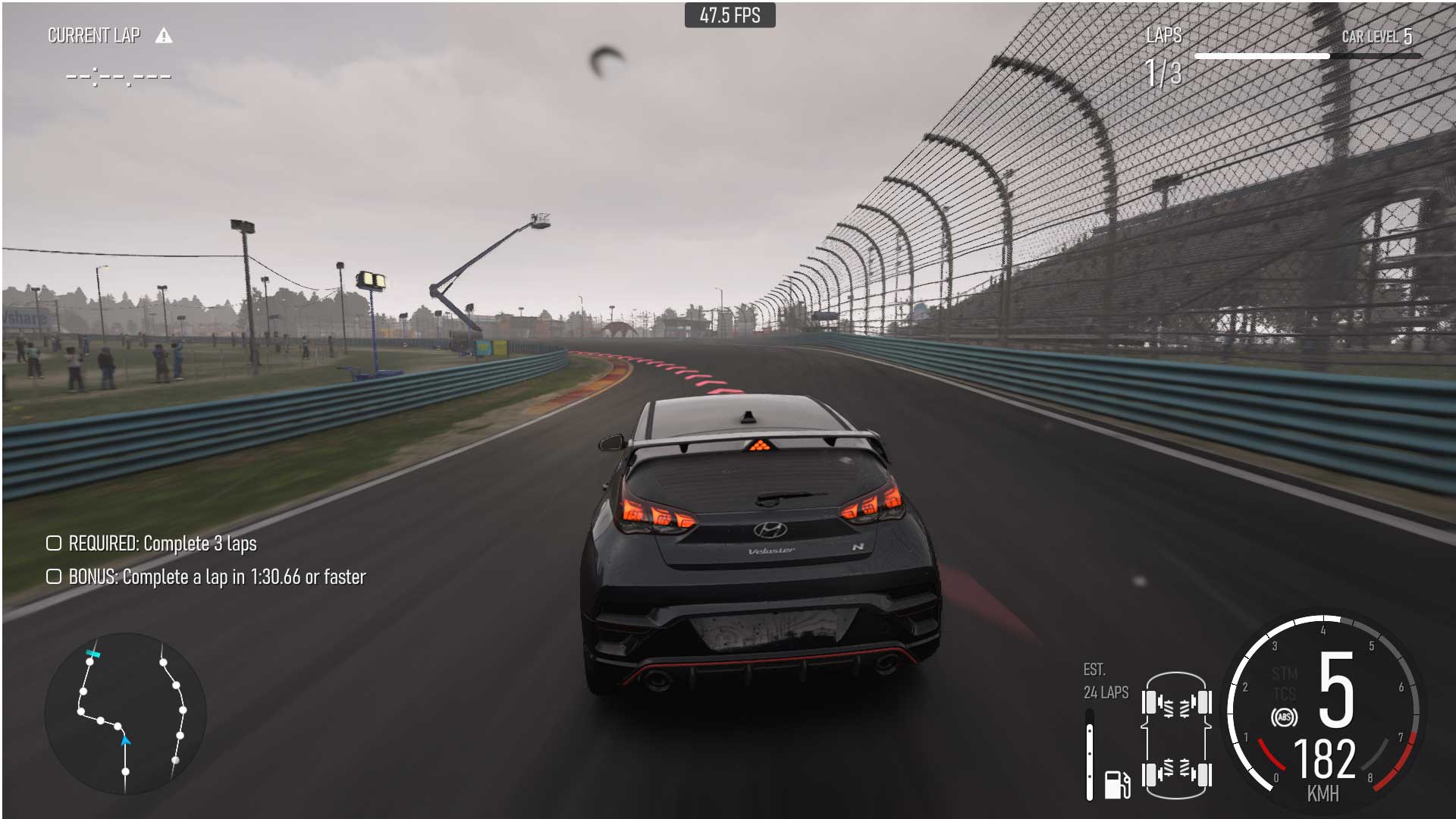The height and width of the screenshot is (819, 1456).
Task: Click the circular track minimap
Action: pos(126,713)
